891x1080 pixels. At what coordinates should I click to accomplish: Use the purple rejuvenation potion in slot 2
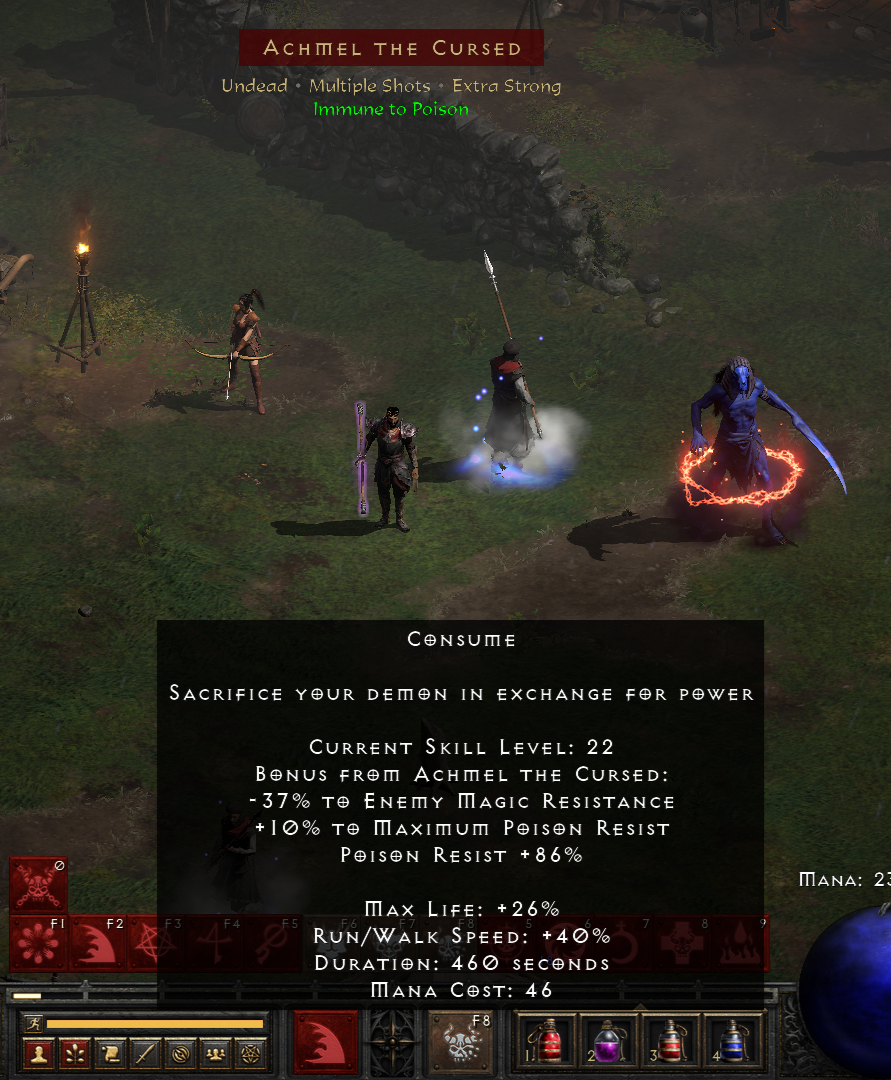click(608, 1042)
